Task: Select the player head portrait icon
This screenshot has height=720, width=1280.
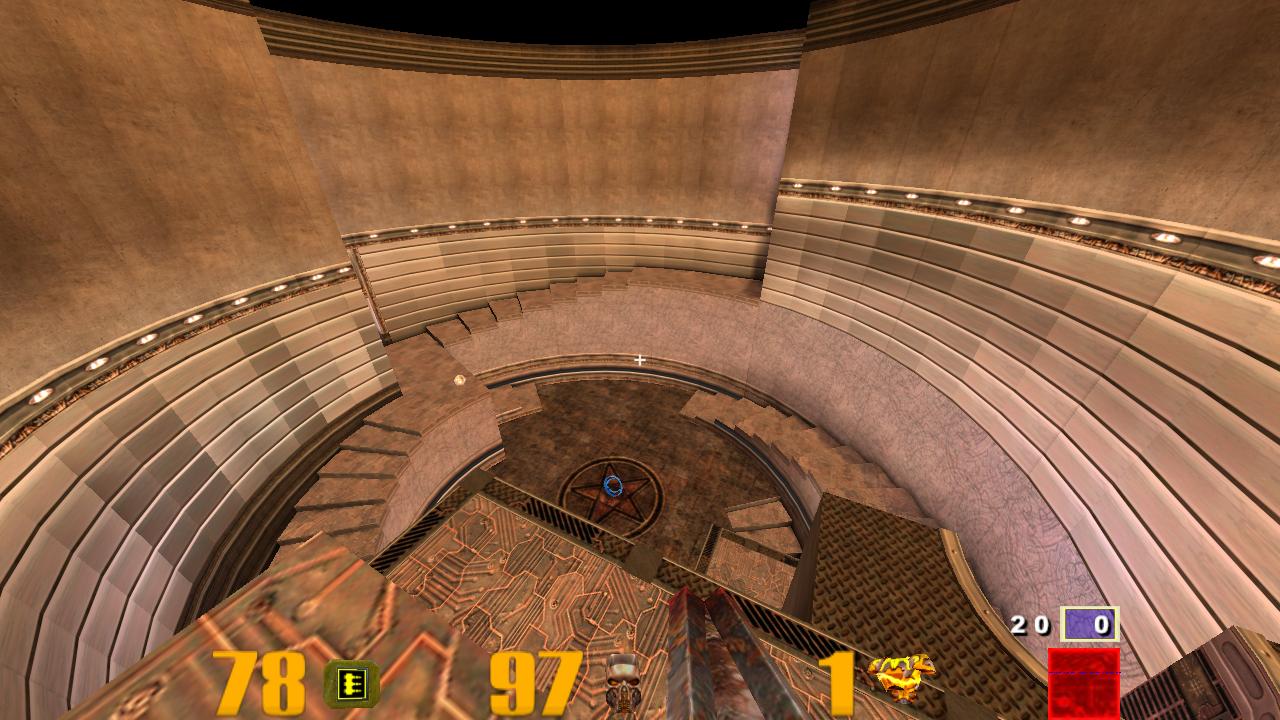Action: coord(623,679)
